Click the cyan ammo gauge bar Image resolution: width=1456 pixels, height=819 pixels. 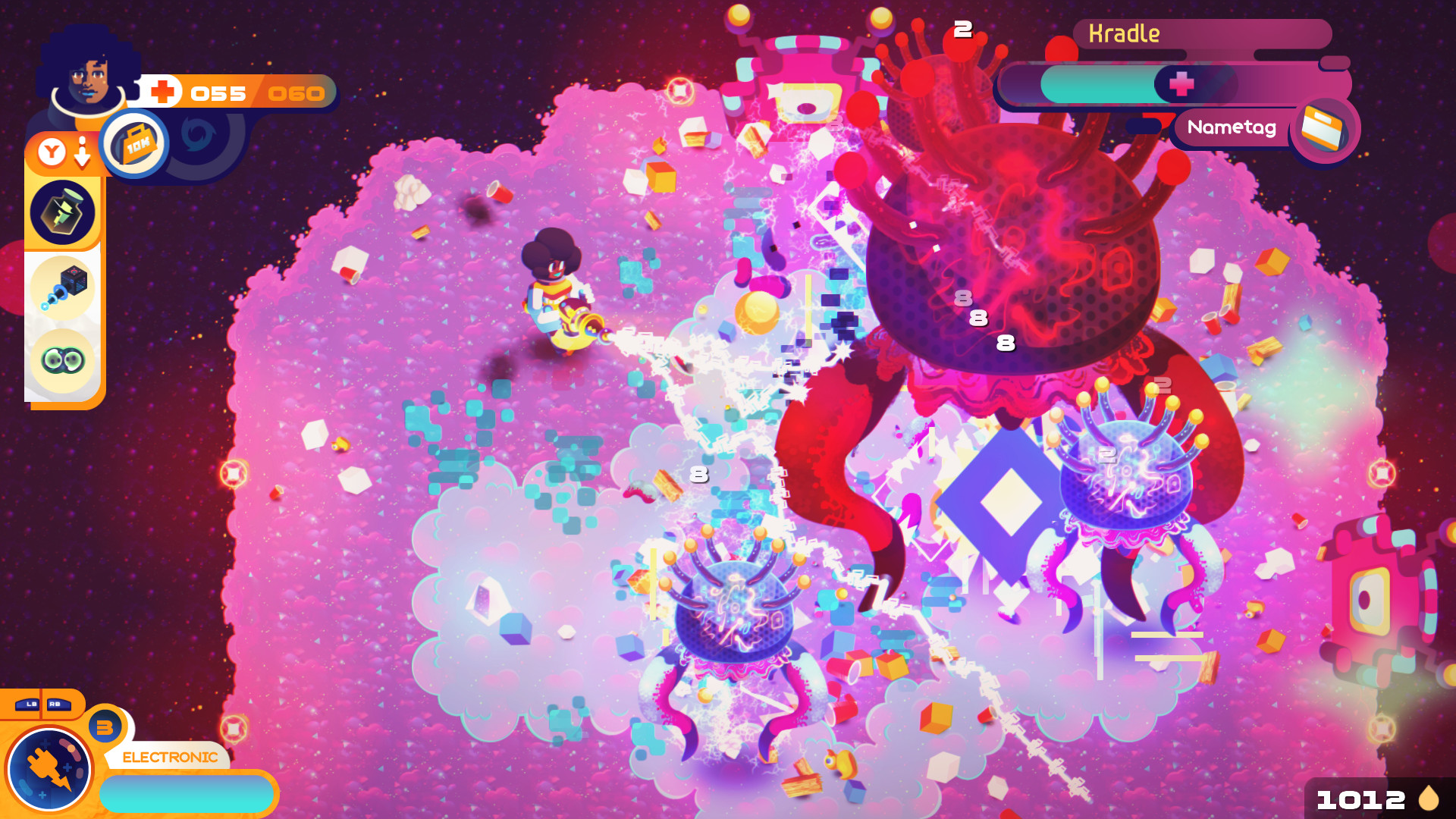pos(188,793)
